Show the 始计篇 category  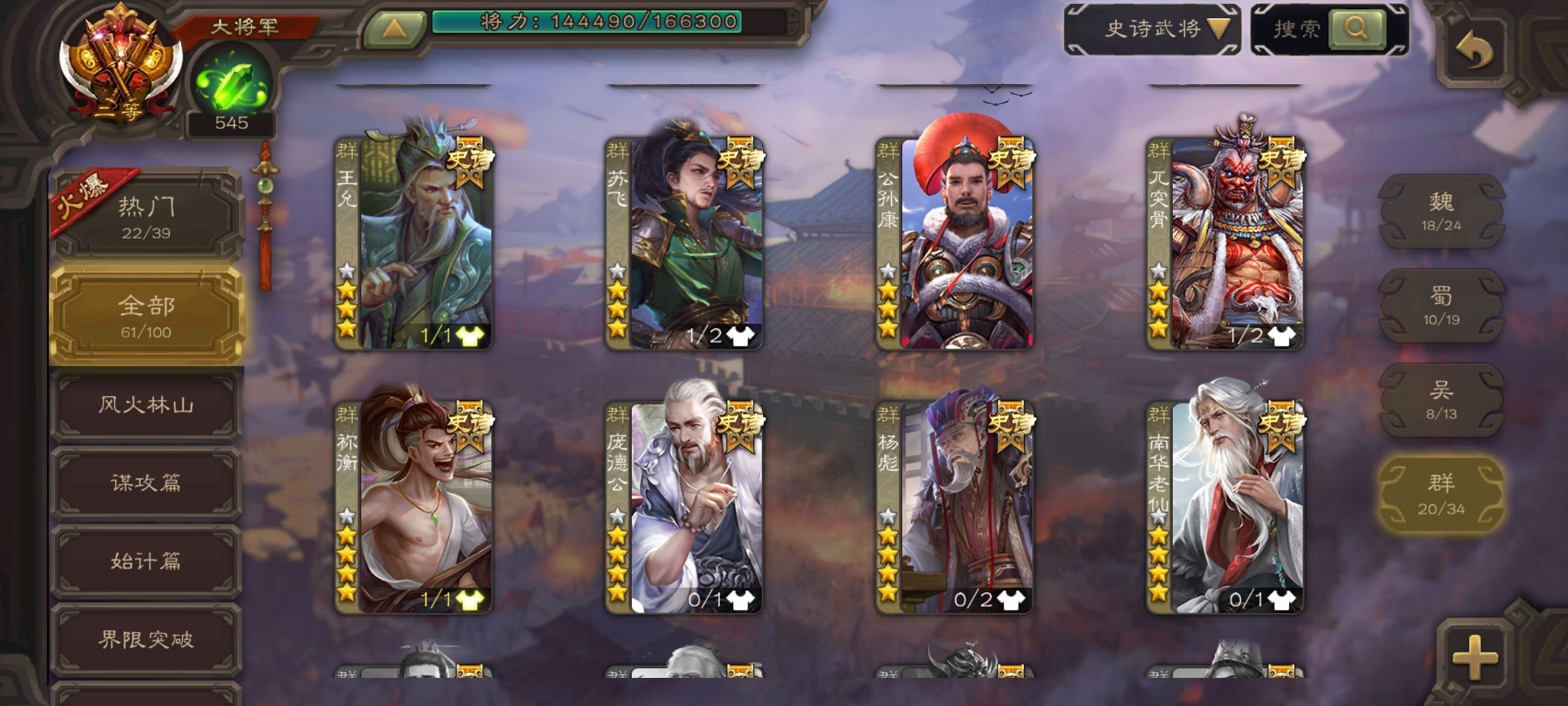[x=146, y=562]
